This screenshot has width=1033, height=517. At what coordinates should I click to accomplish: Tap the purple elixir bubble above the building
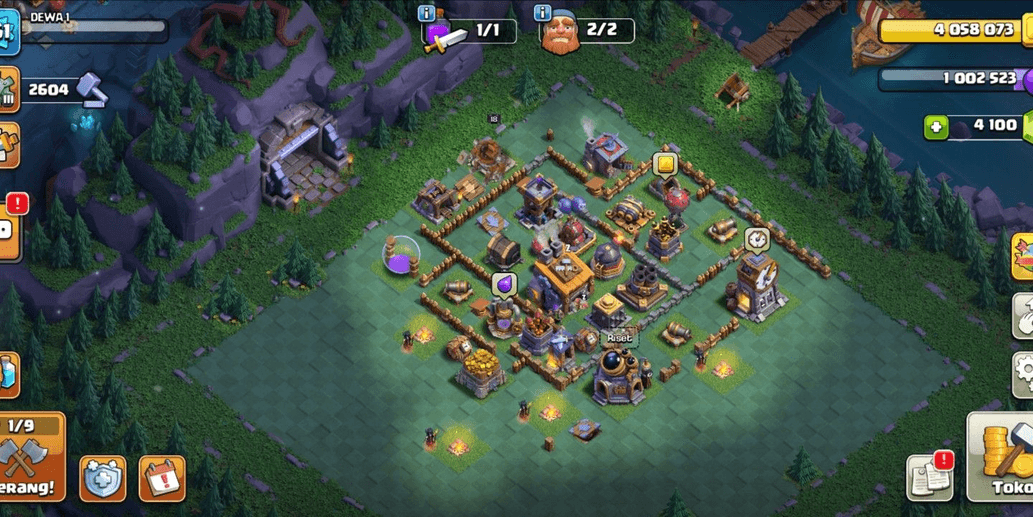click(x=504, y=285)
